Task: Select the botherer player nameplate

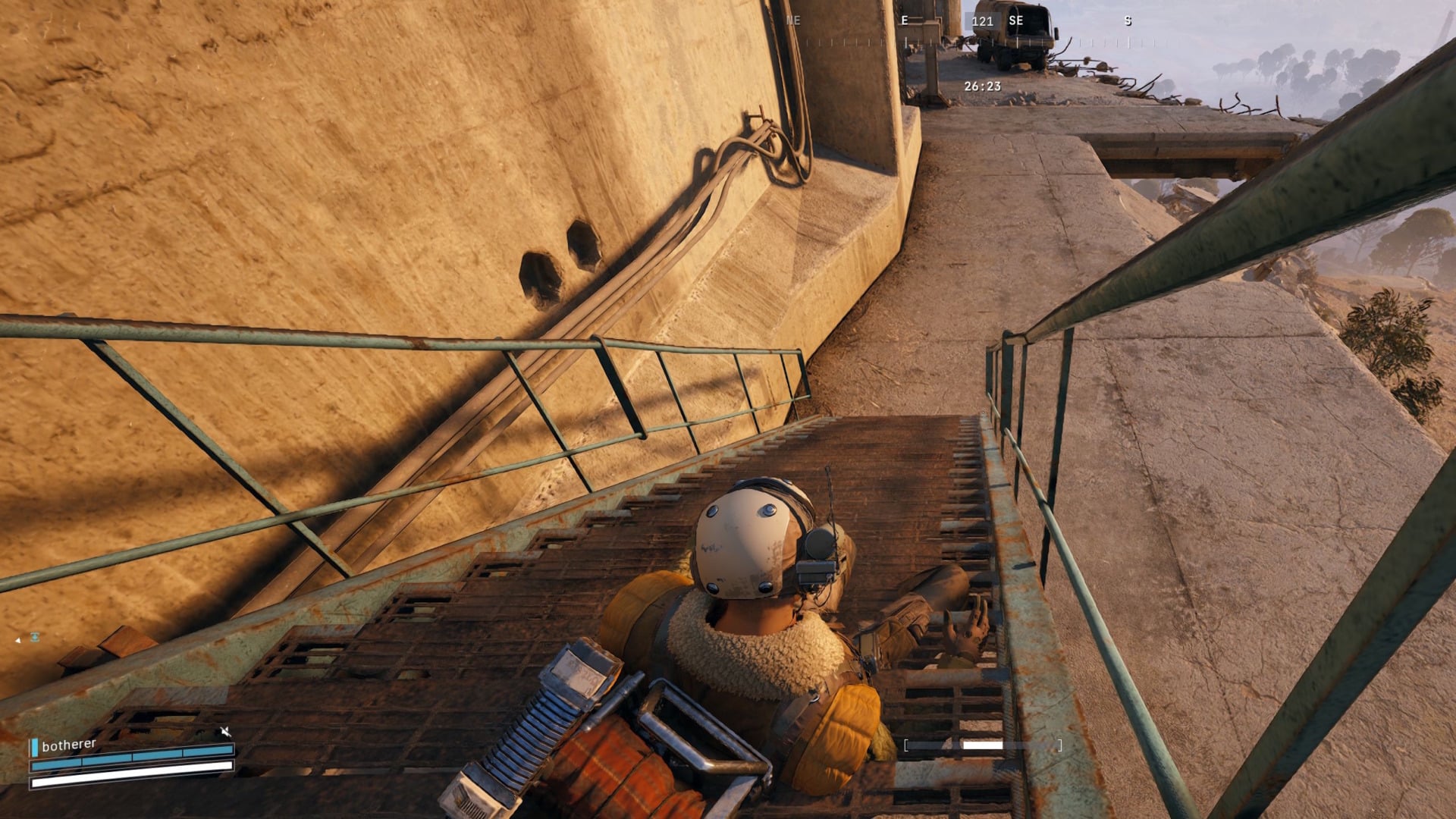Action: click(x=69, y=745)
